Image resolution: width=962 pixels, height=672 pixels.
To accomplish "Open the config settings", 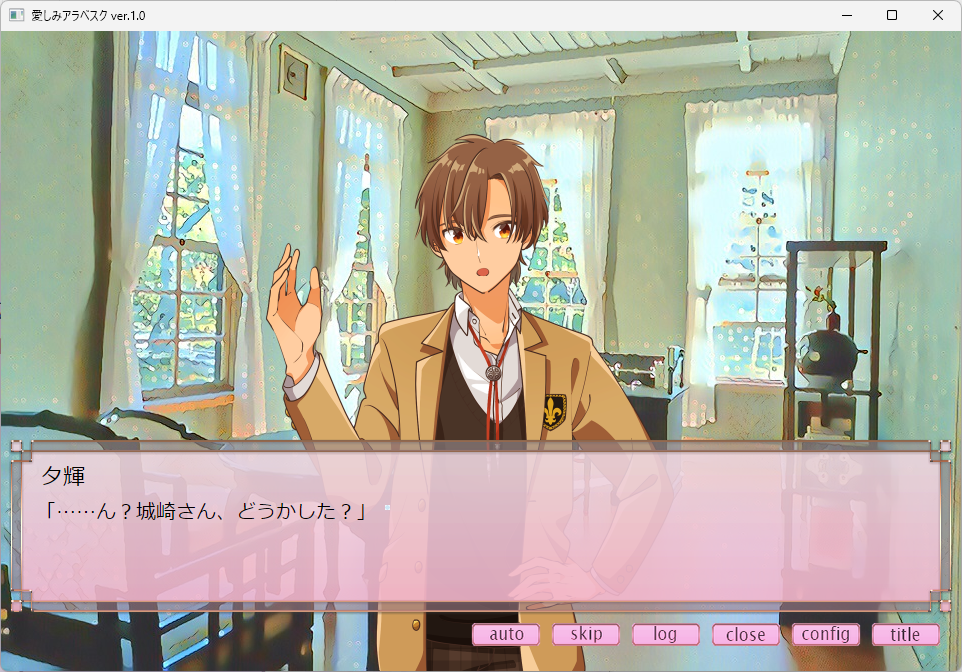I will pyautogui.click(x=825, y=634).
